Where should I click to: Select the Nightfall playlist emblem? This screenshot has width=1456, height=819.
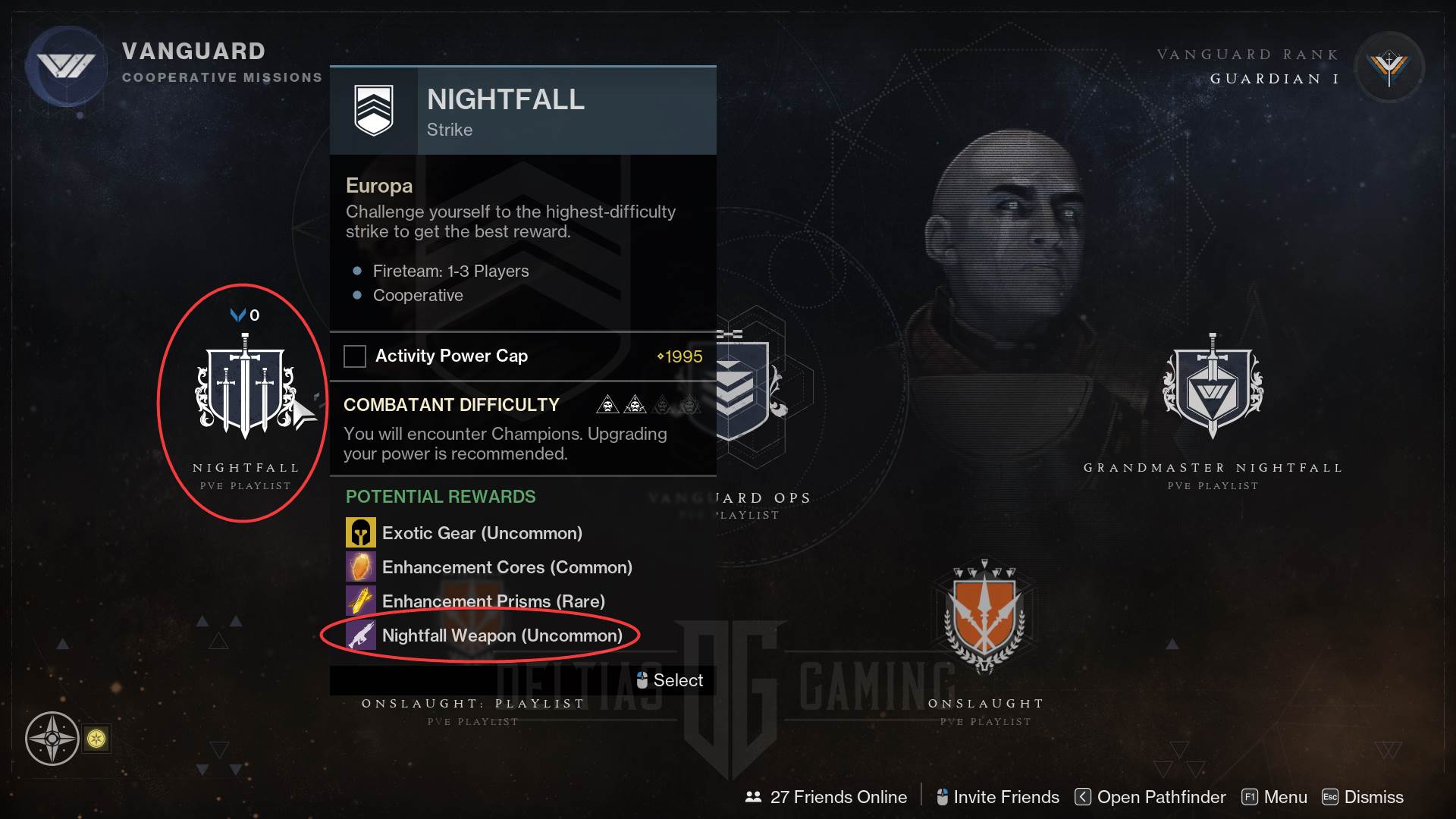244,387
